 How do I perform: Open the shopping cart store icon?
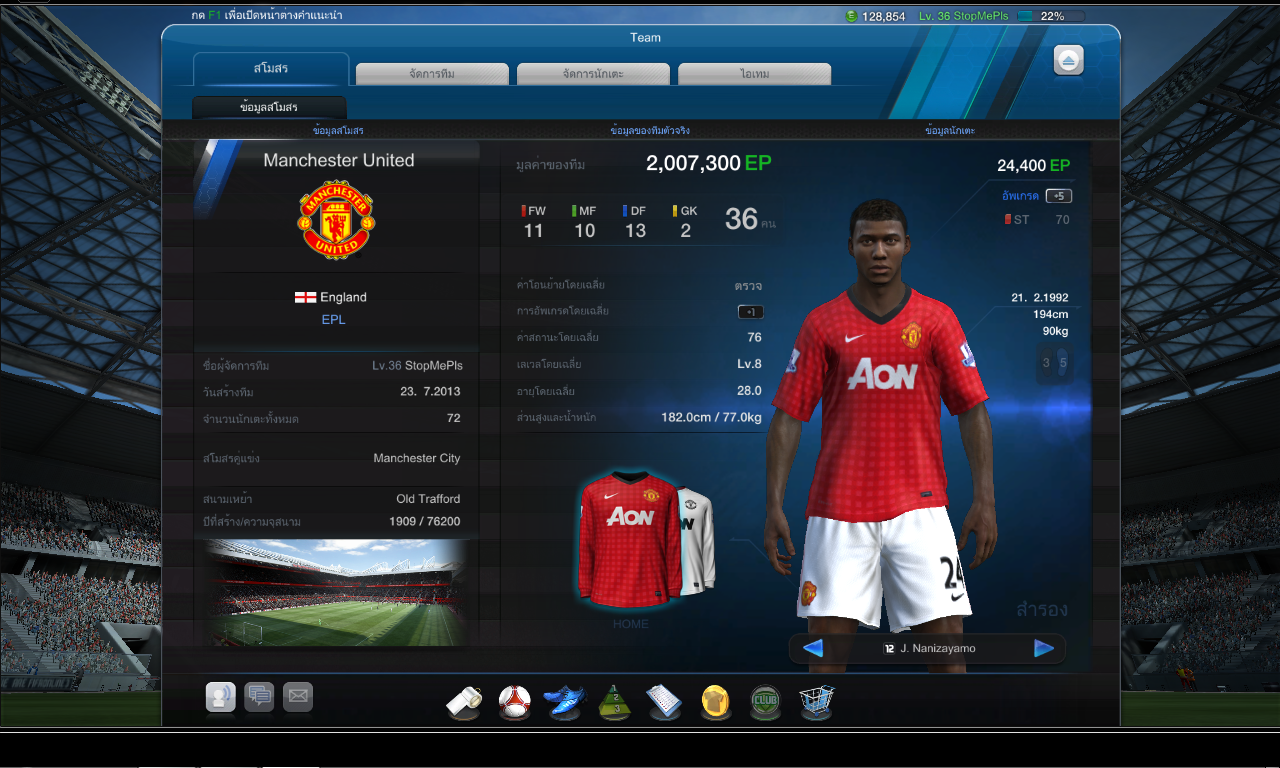tap(816, 701)
